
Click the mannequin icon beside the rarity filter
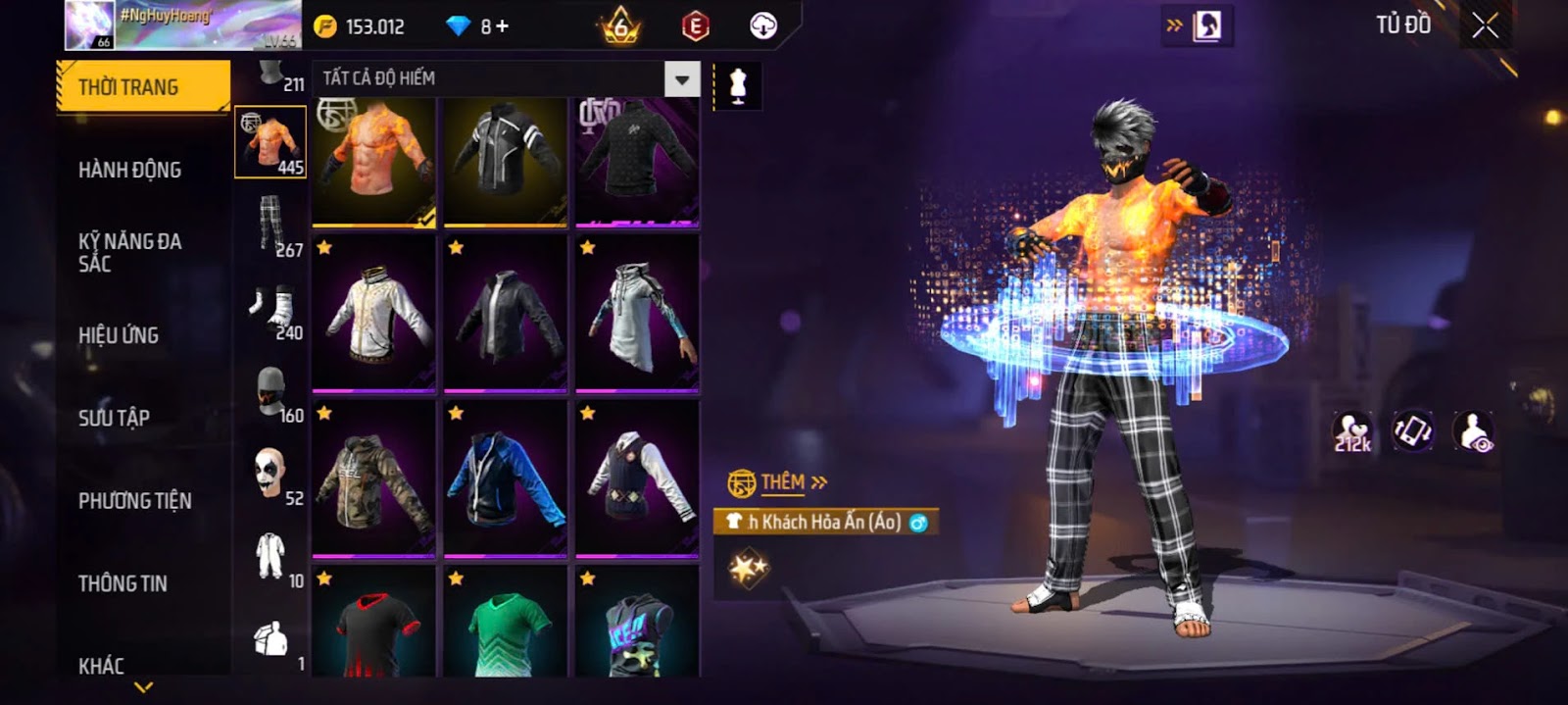point(738,86)
